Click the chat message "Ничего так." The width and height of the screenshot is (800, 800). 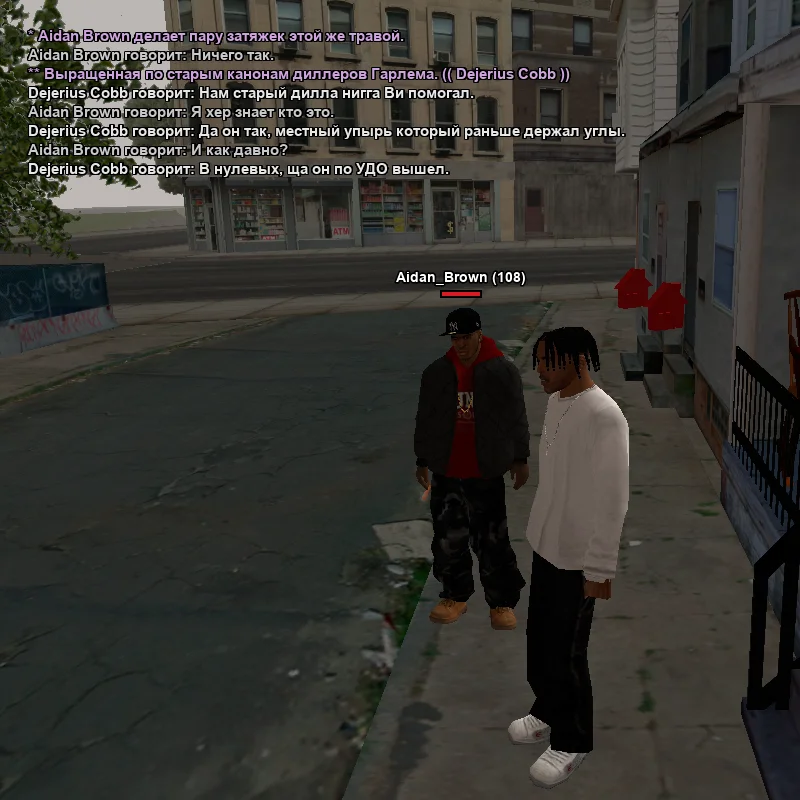click(x=151, y=55)
